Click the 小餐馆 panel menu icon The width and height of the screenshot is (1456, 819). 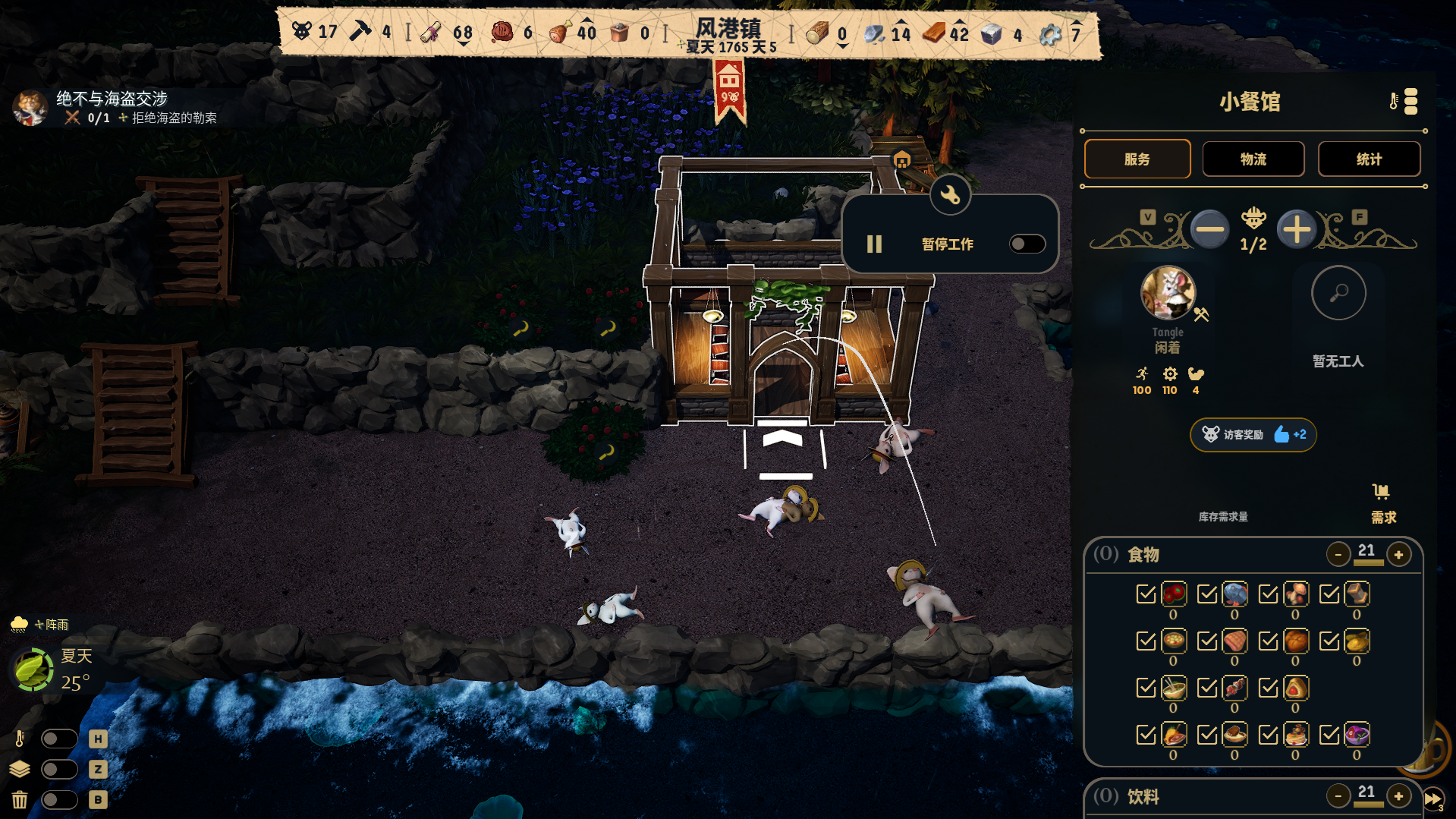(1410, 101)
